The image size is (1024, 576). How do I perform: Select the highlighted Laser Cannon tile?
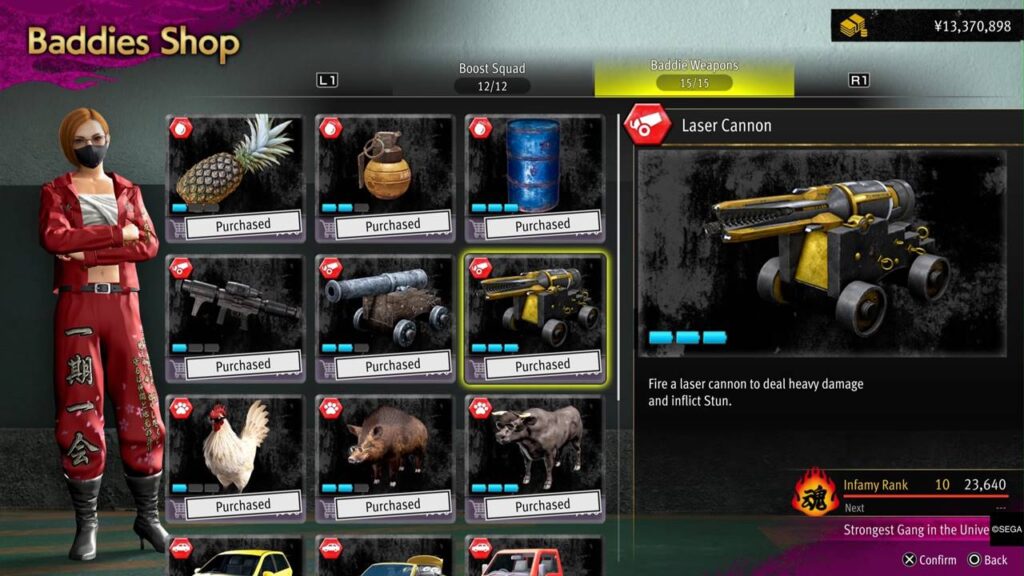(535, 318)
